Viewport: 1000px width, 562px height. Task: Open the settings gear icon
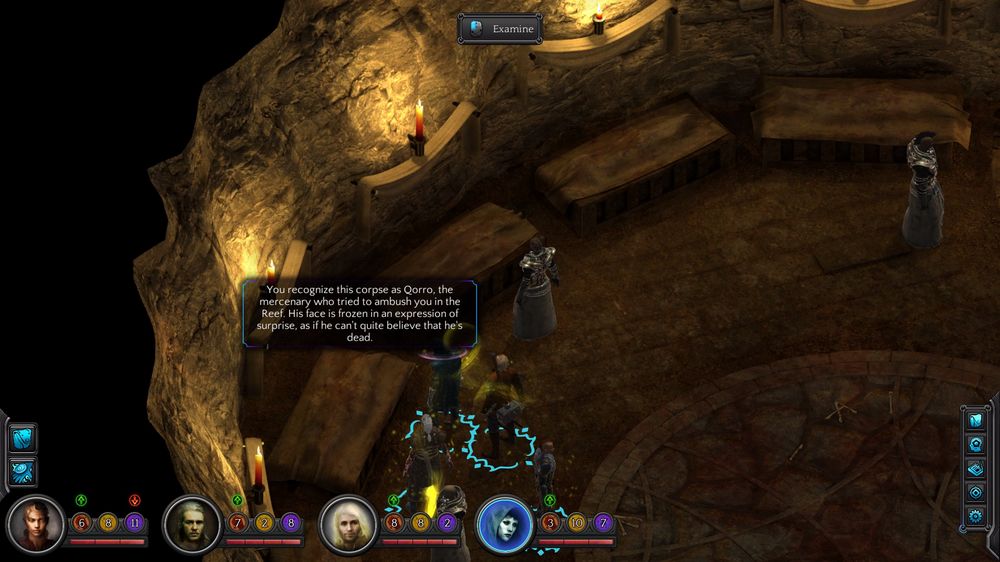point(976,516)
